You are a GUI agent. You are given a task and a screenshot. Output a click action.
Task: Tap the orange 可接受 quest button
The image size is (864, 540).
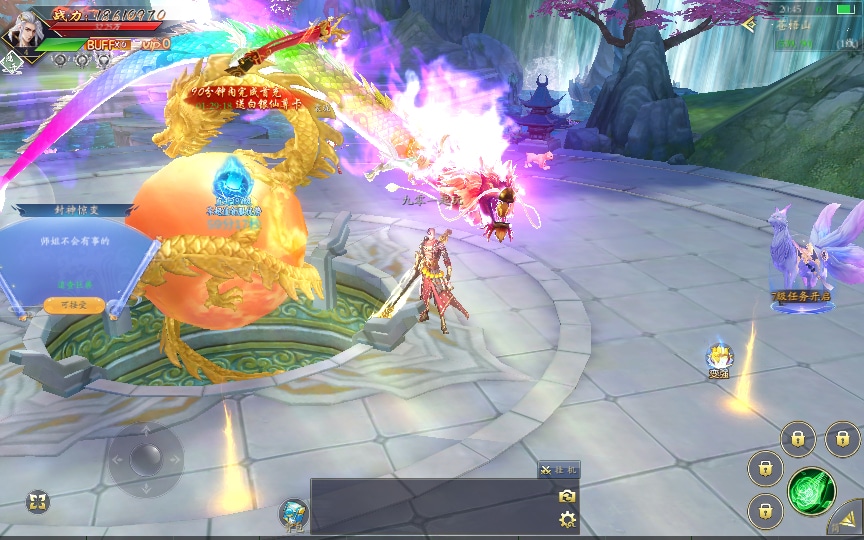pos(74,305)
